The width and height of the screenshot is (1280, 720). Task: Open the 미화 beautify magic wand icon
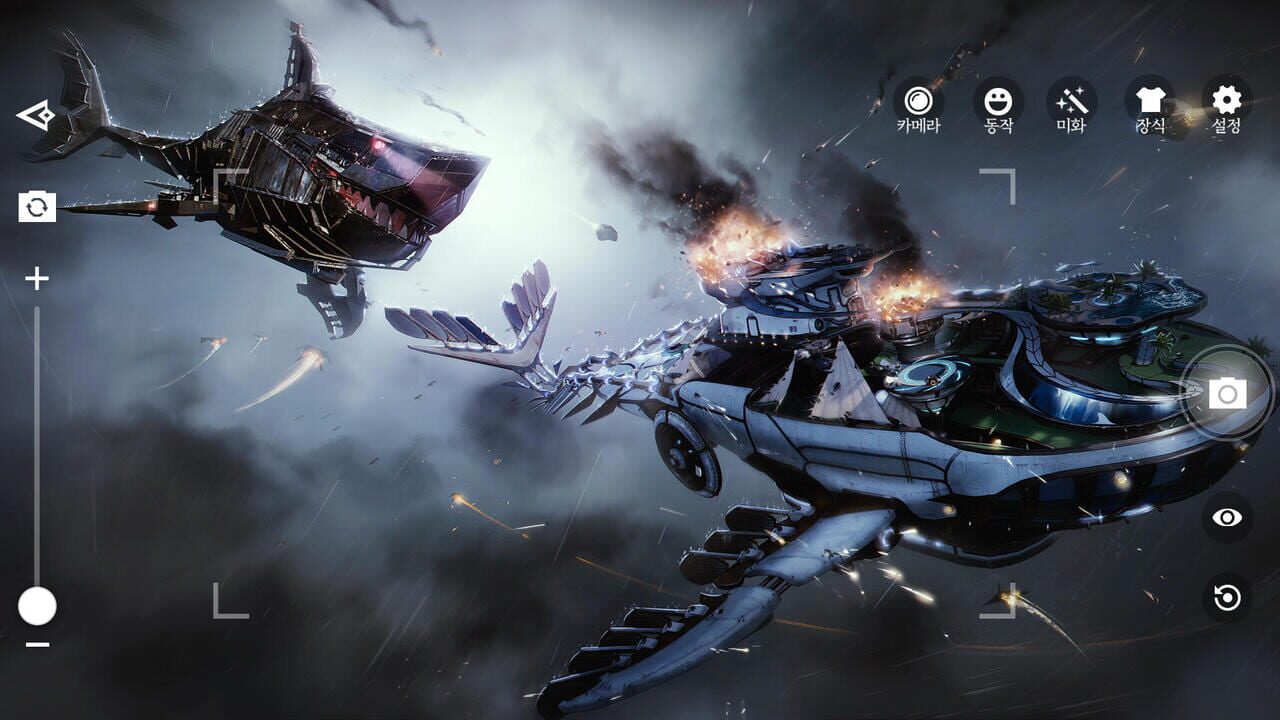click(1072, 99)
